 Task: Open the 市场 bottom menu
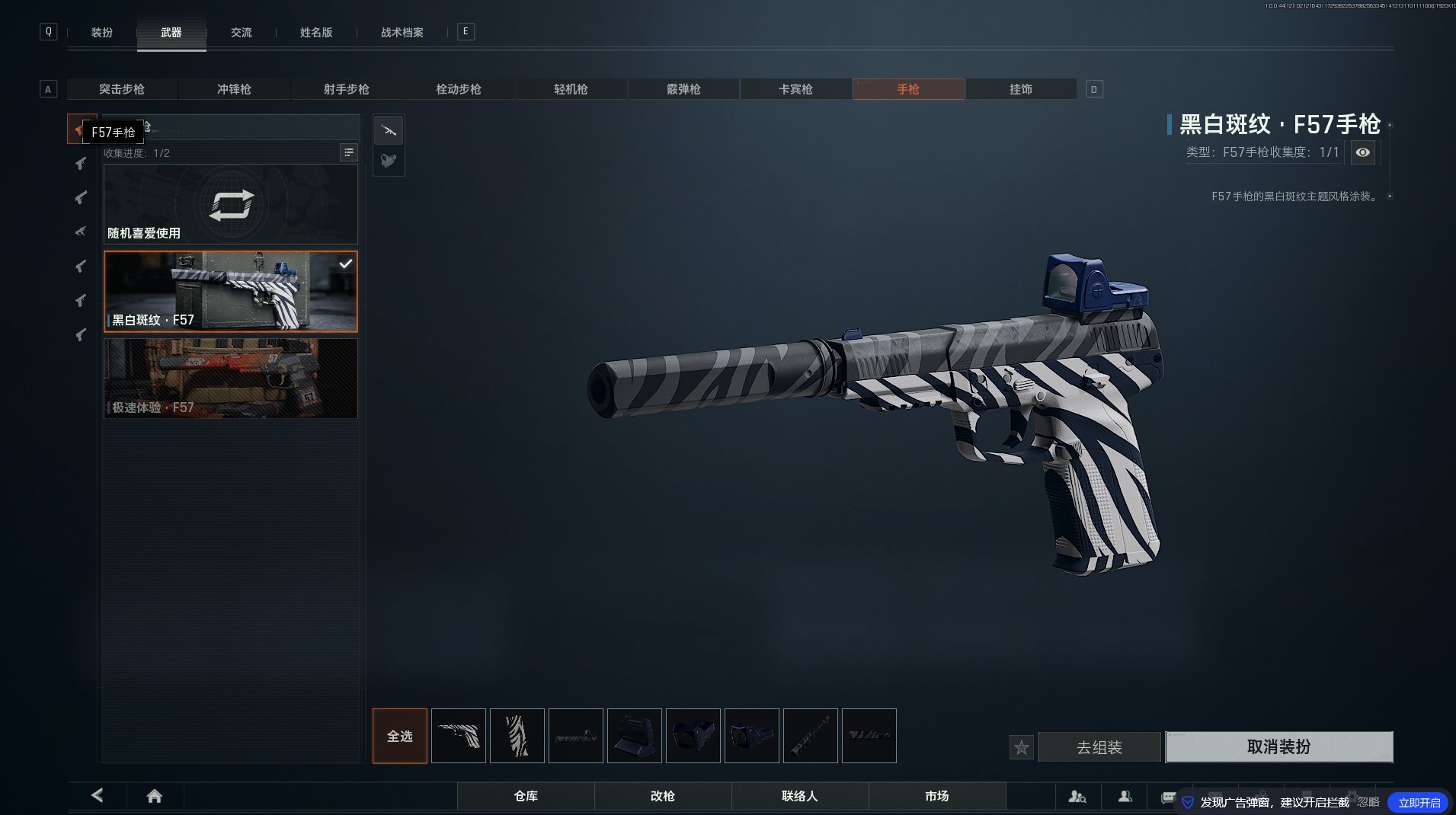(x=936, y=796)
